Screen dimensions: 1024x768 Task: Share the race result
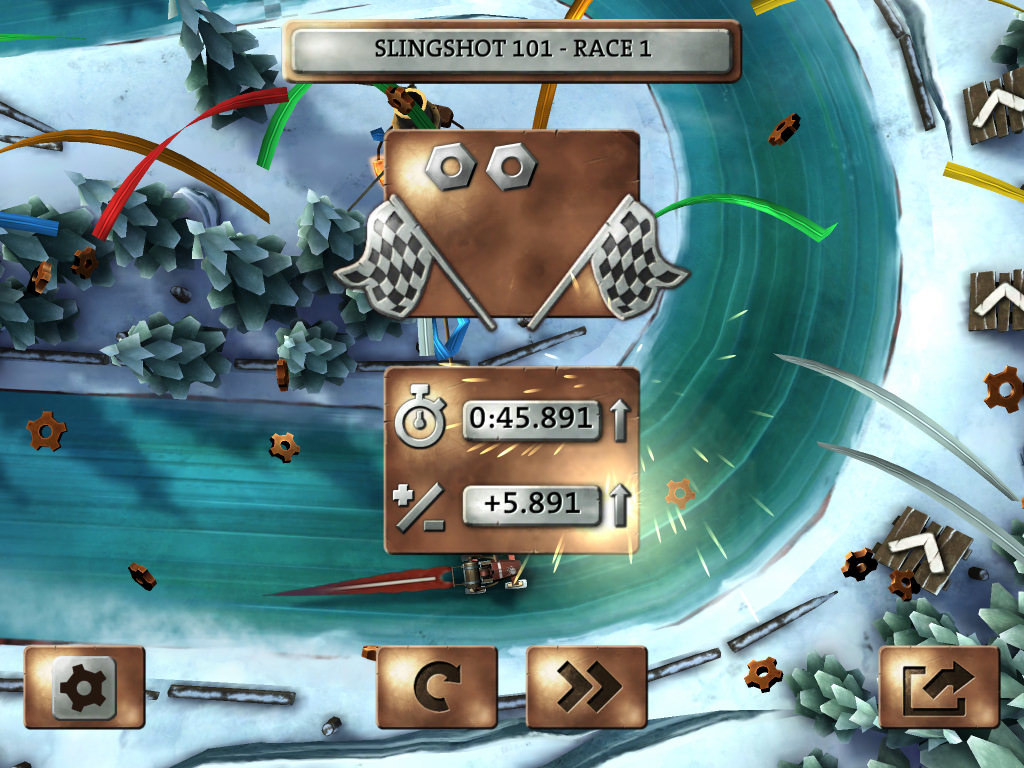click(938, 686)
